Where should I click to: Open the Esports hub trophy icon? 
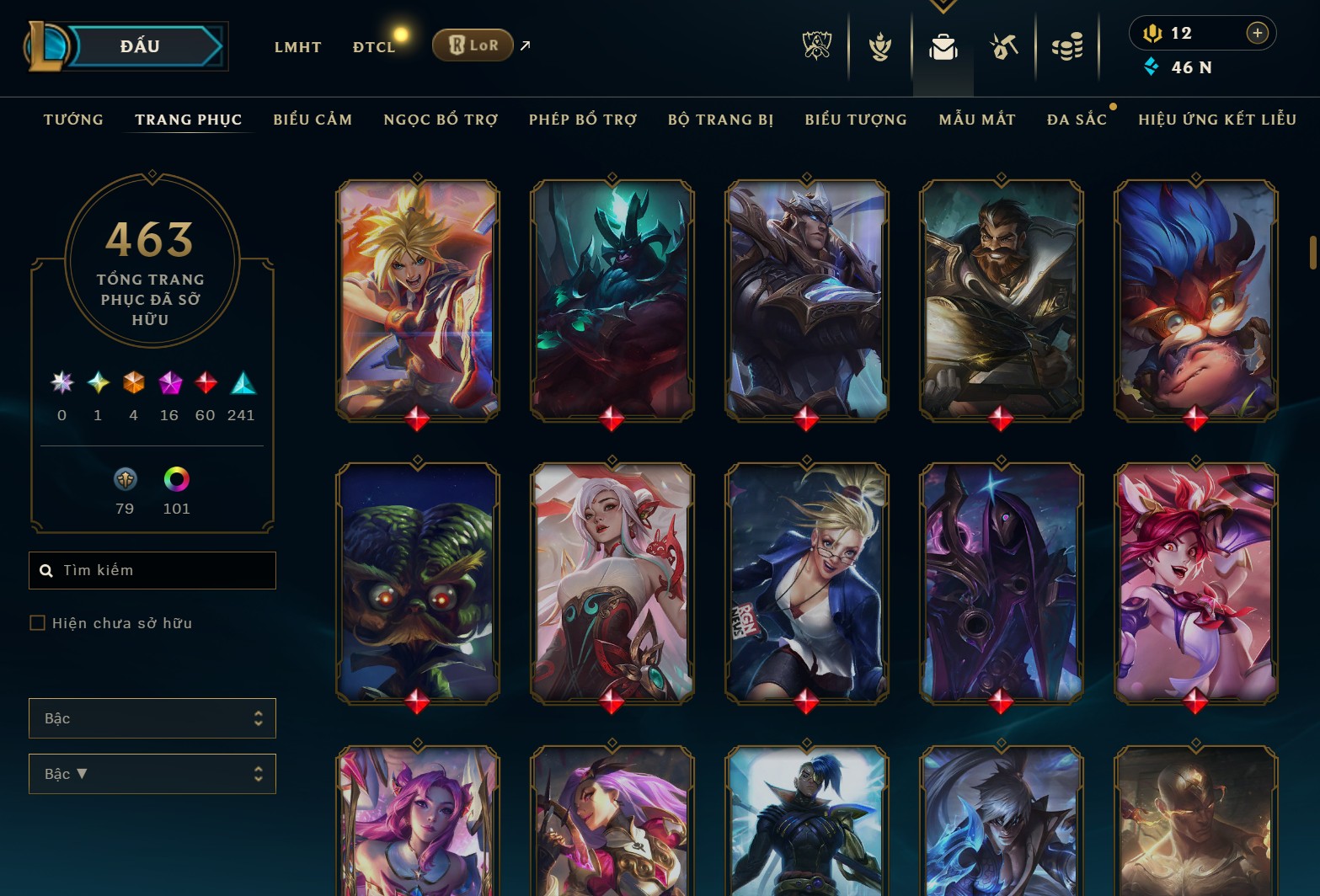(x=815, y=46)
